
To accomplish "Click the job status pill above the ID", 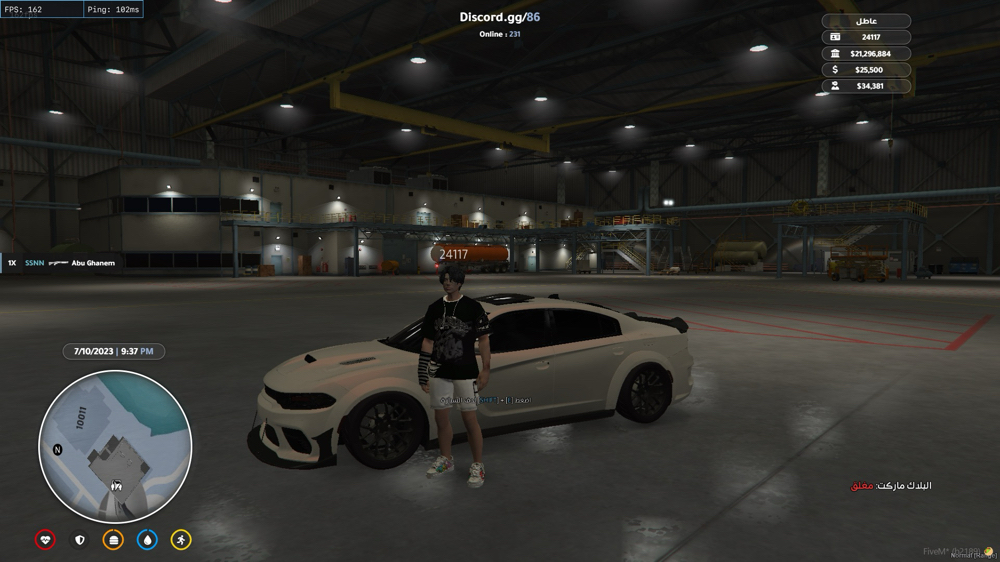I will 866,20.
